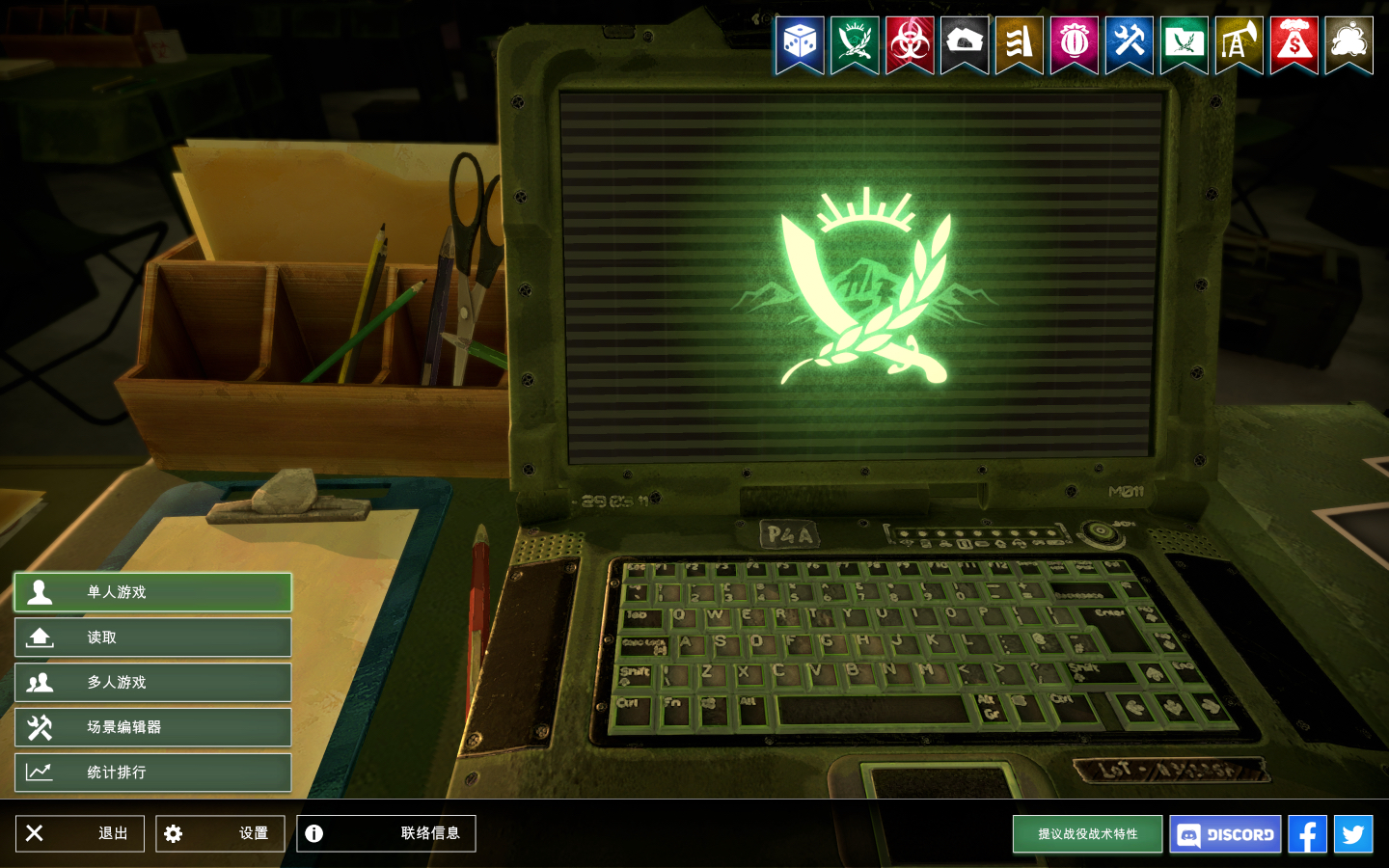Open the Discord link
This screenshot has height=868, width=1389.
coord(1225,834)
